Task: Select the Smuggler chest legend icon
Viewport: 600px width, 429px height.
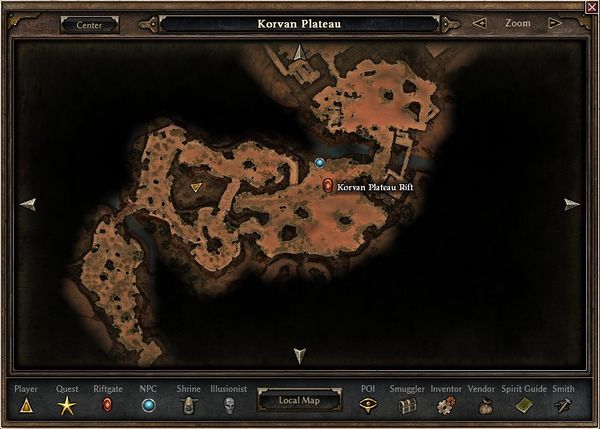Action: tap(407, 405)
